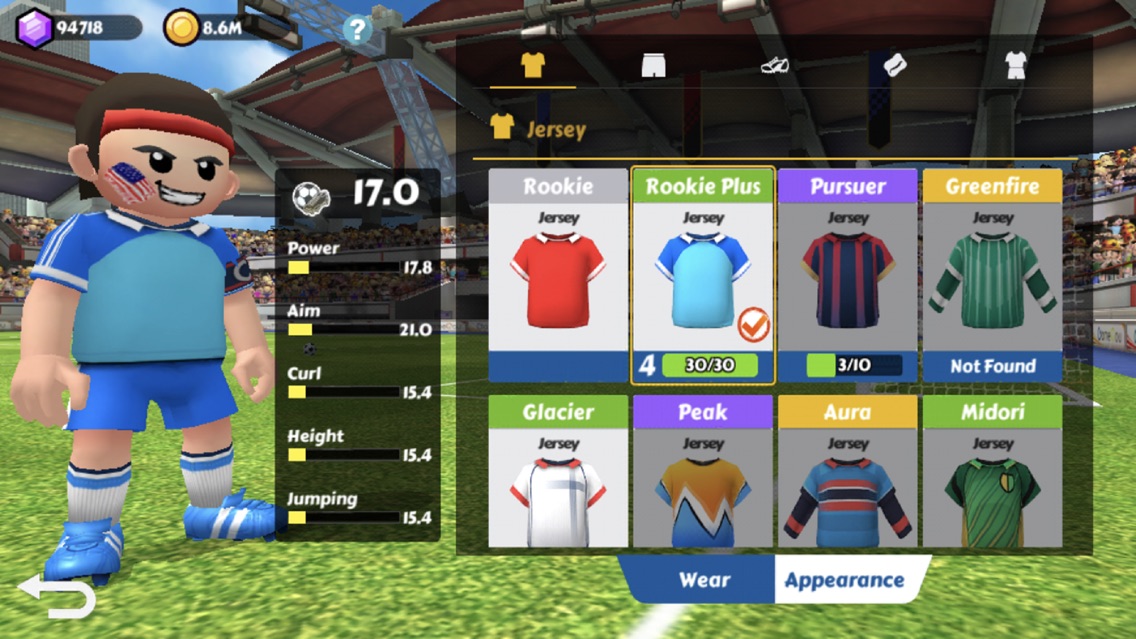Image resolution: width=1136 pixels, height=639 pixels.
Task: Open the help question mark
Action: (x=357, y=29)
